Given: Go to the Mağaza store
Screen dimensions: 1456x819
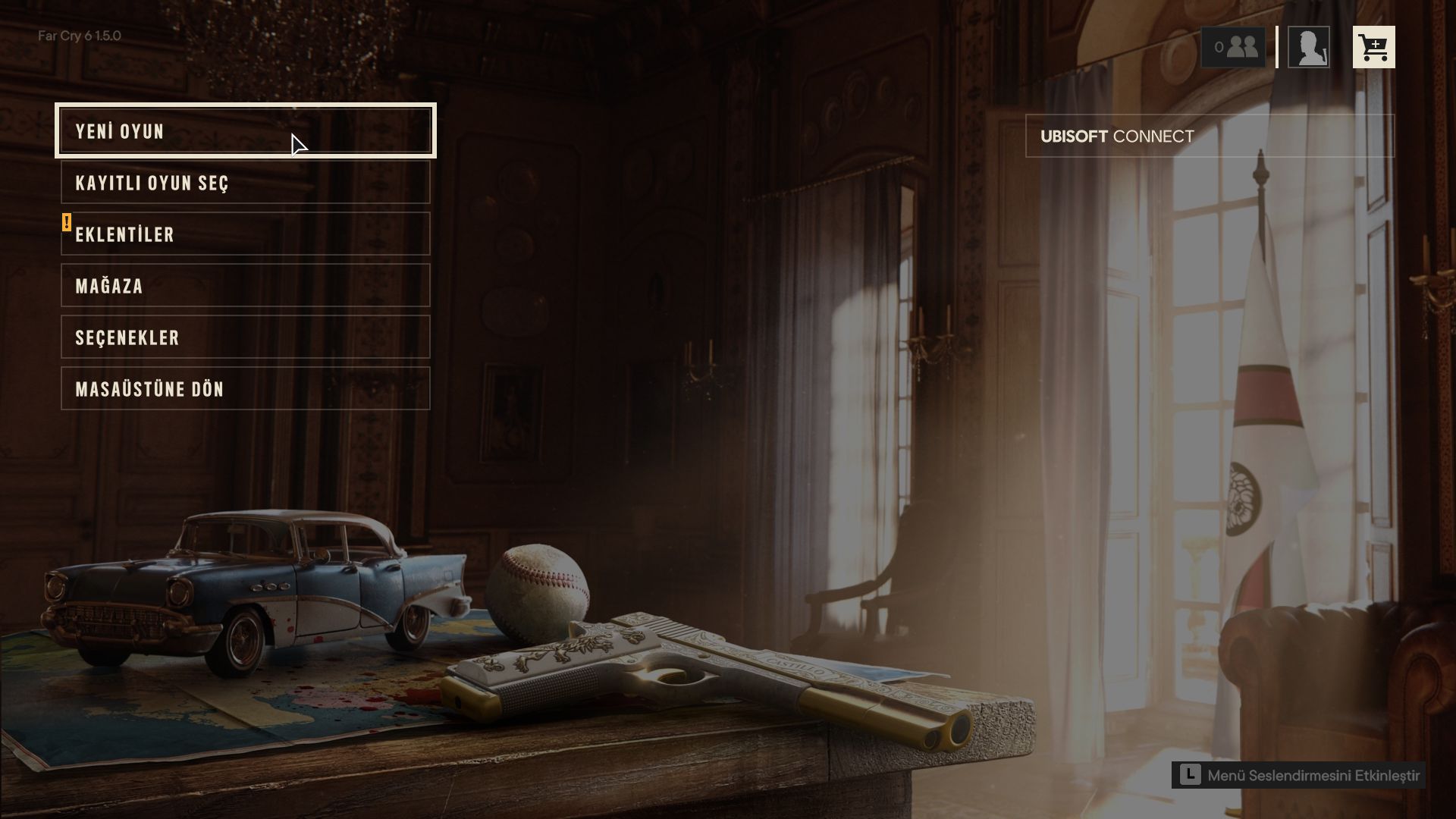Looking at the screenshot, I should [x=245, y=286].
